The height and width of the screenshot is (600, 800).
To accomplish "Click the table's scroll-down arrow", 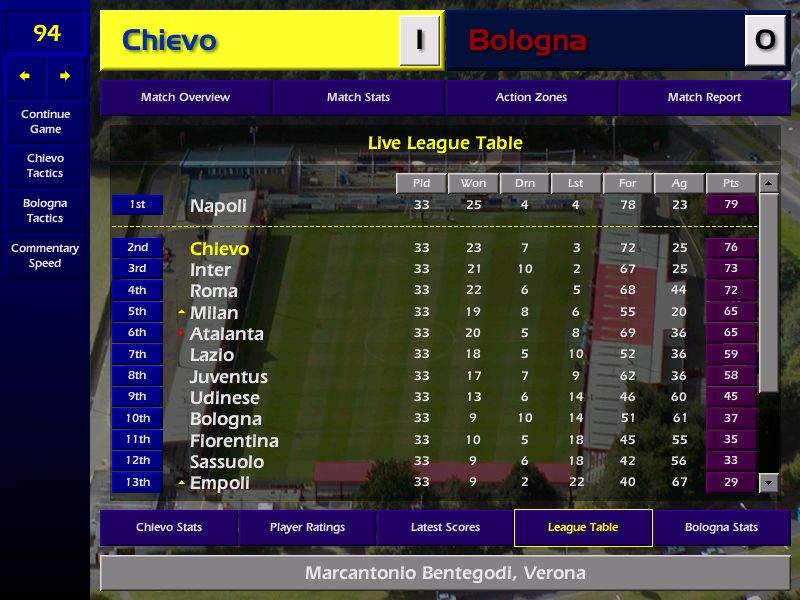I will 768,483.
